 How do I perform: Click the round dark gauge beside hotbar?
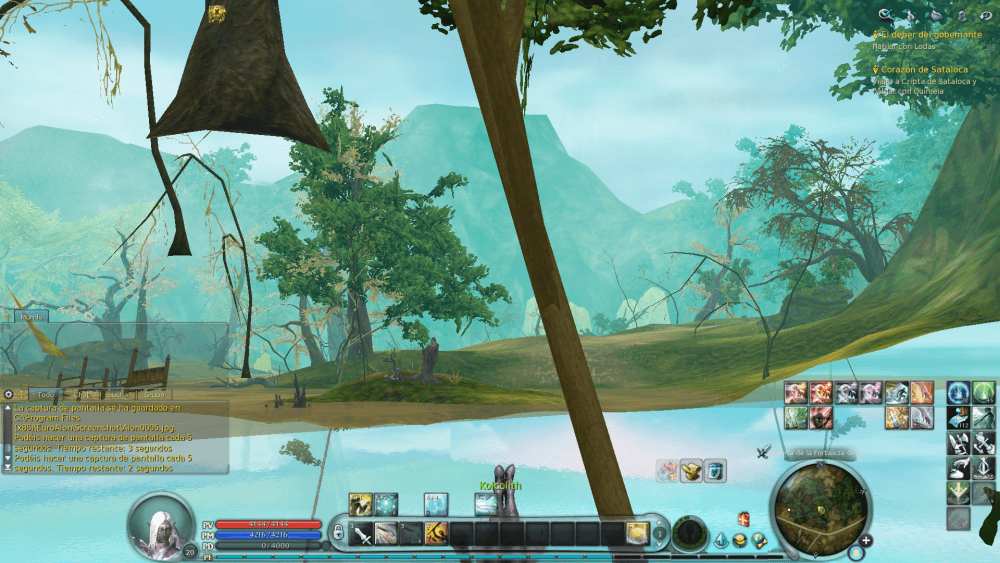tap(688, 533)
